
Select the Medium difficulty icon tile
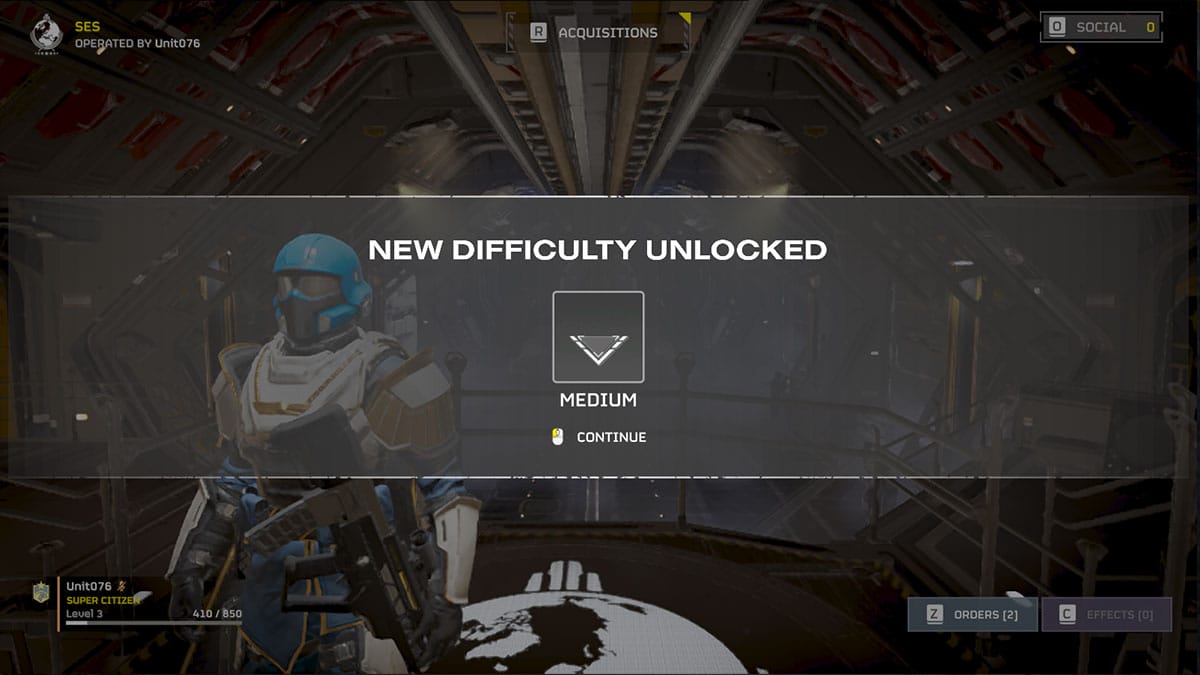tap(598, 337)
